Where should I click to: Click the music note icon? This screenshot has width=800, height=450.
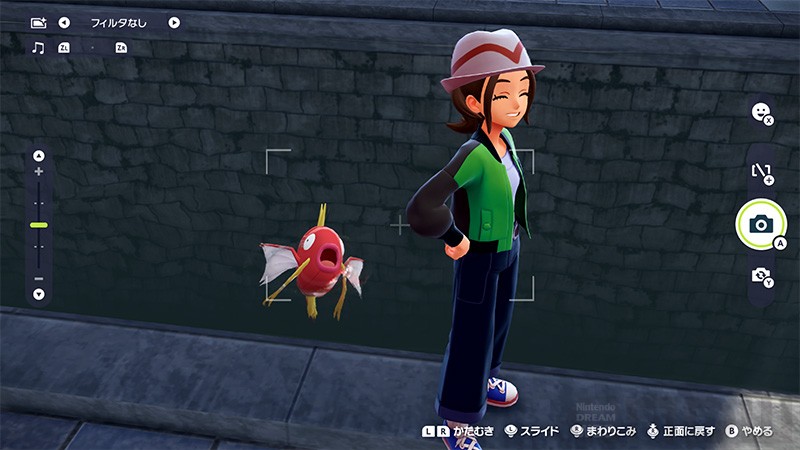coord(38,47)
